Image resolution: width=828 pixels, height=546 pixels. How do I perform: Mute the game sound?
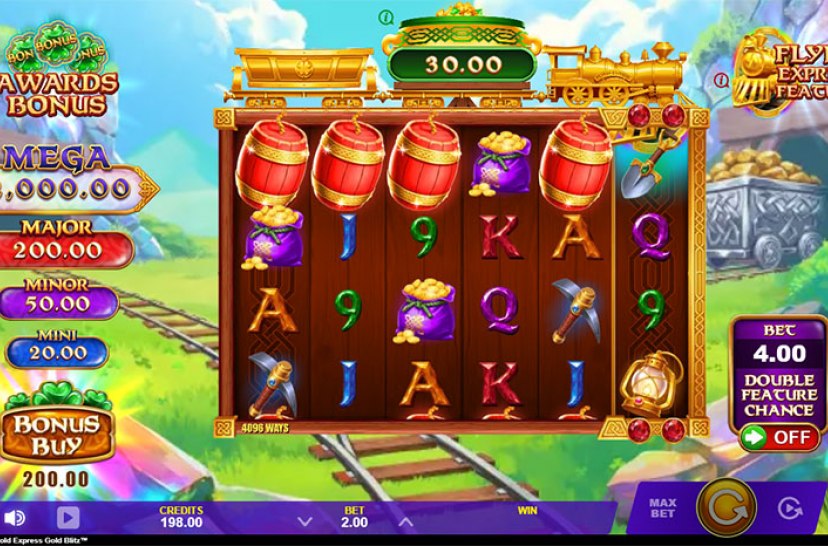pos(15,518)
